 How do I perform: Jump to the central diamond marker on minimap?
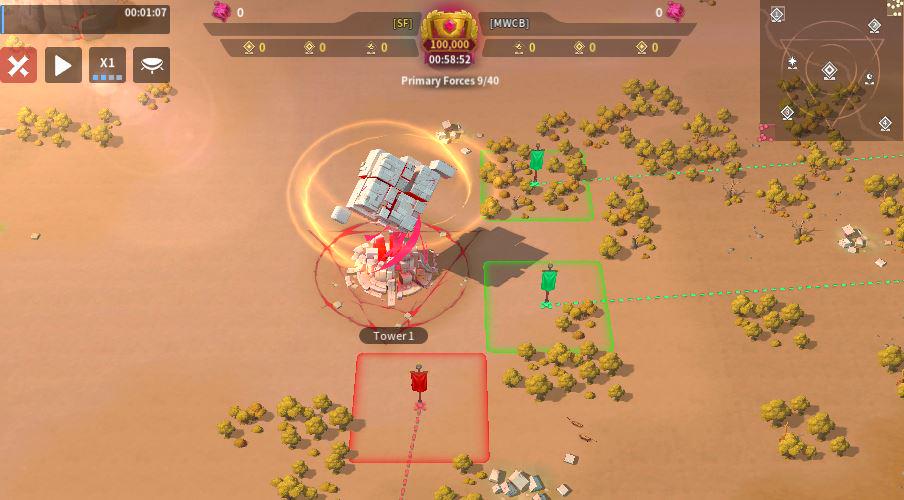coord(829,70)
